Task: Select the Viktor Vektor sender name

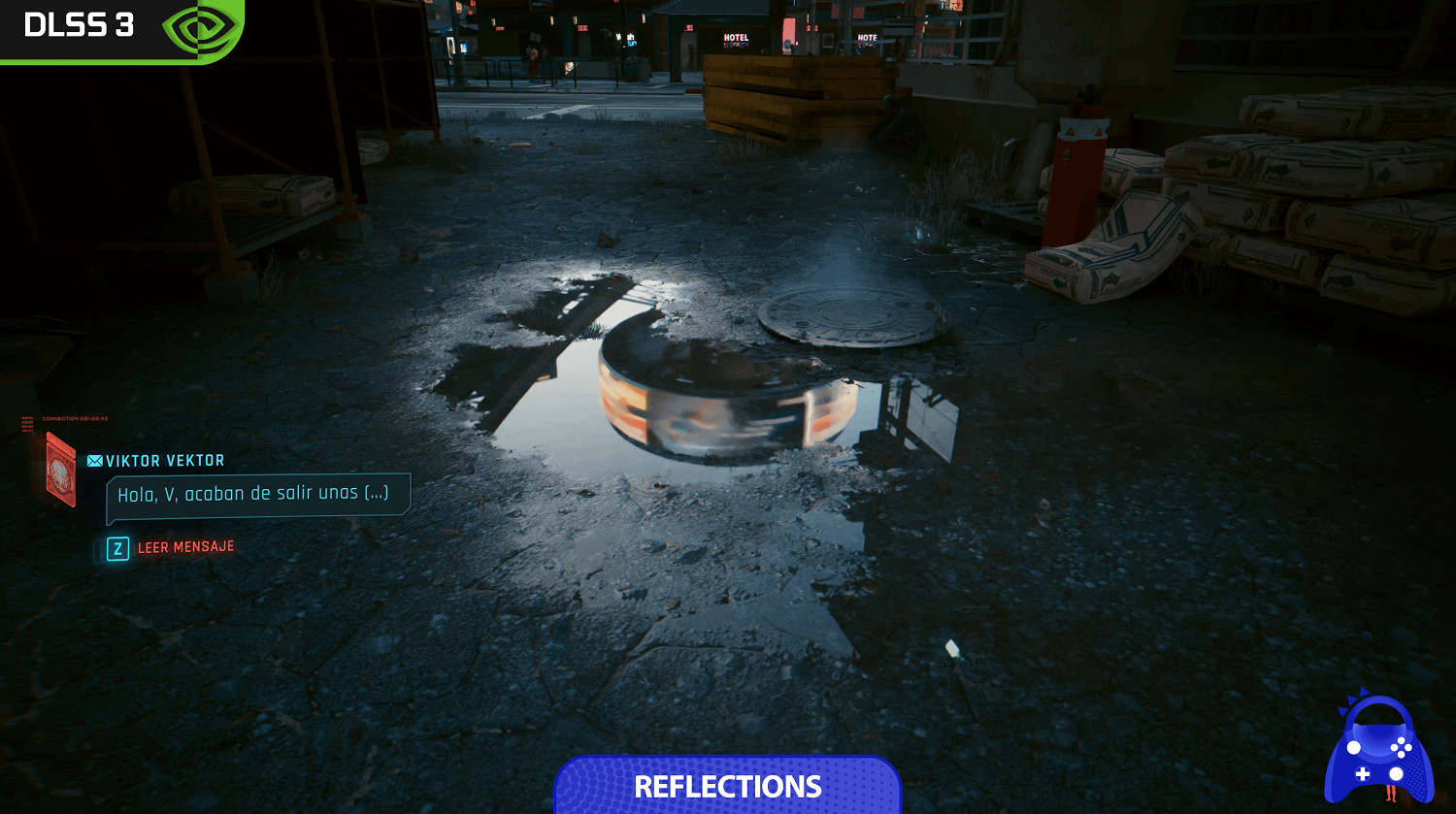Action: click(x=163, y=460)
